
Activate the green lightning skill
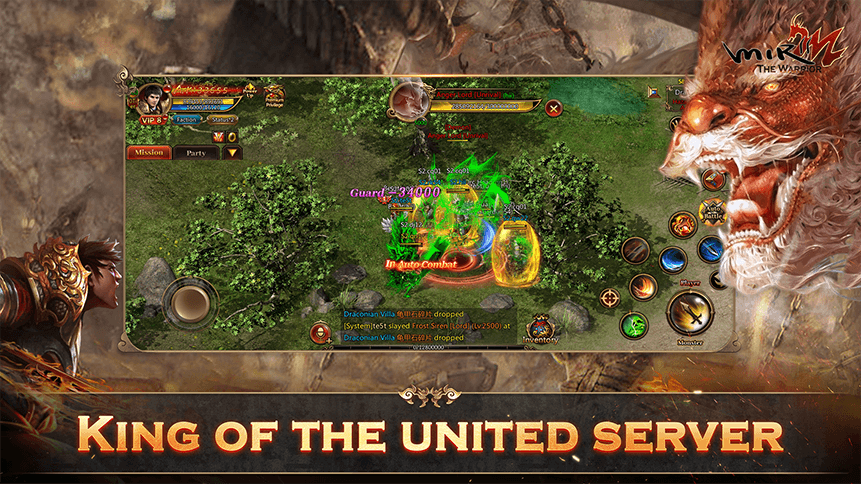(633, 325)
